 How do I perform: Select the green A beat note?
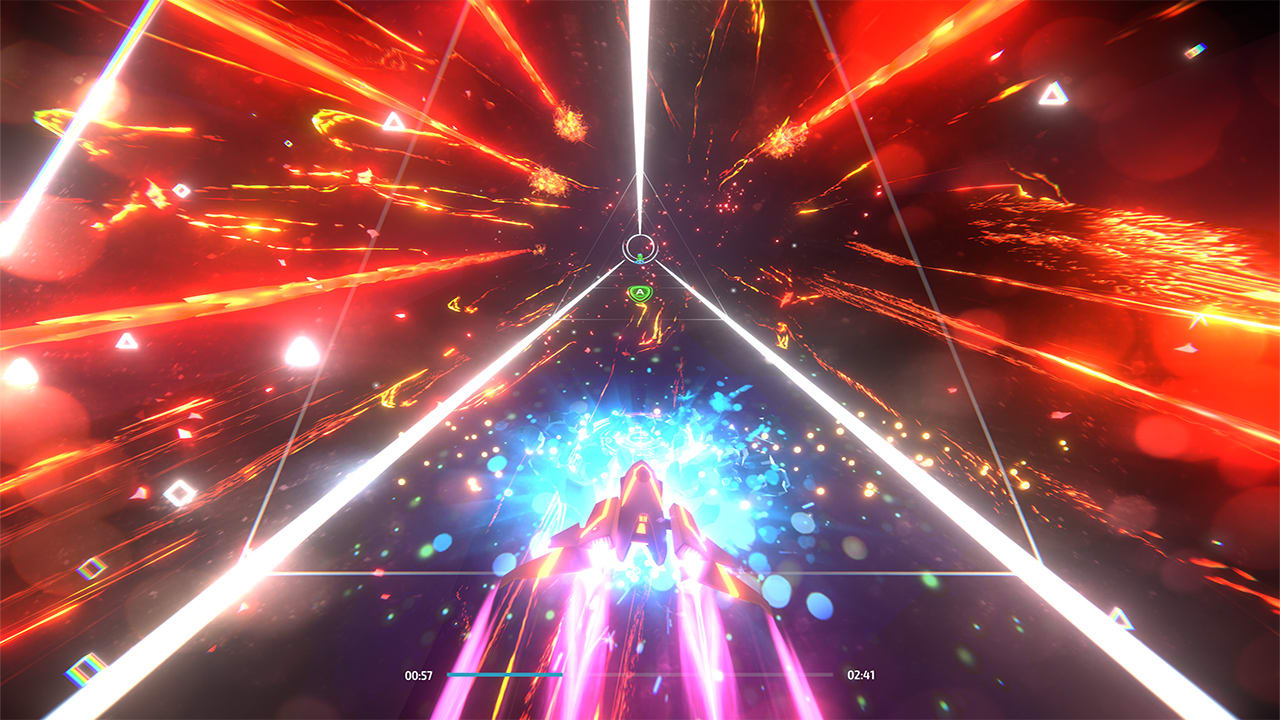[x=639, y=293]
